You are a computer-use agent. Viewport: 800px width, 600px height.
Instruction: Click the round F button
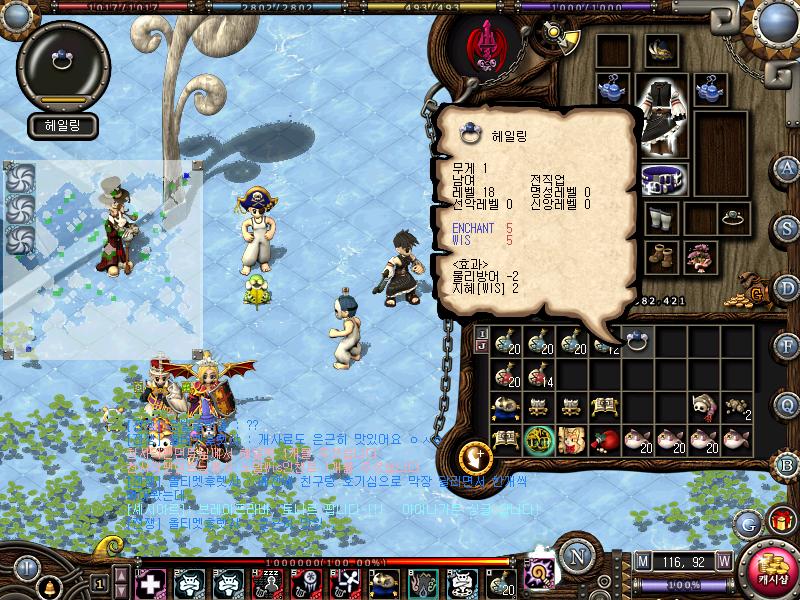coord(788,345)
